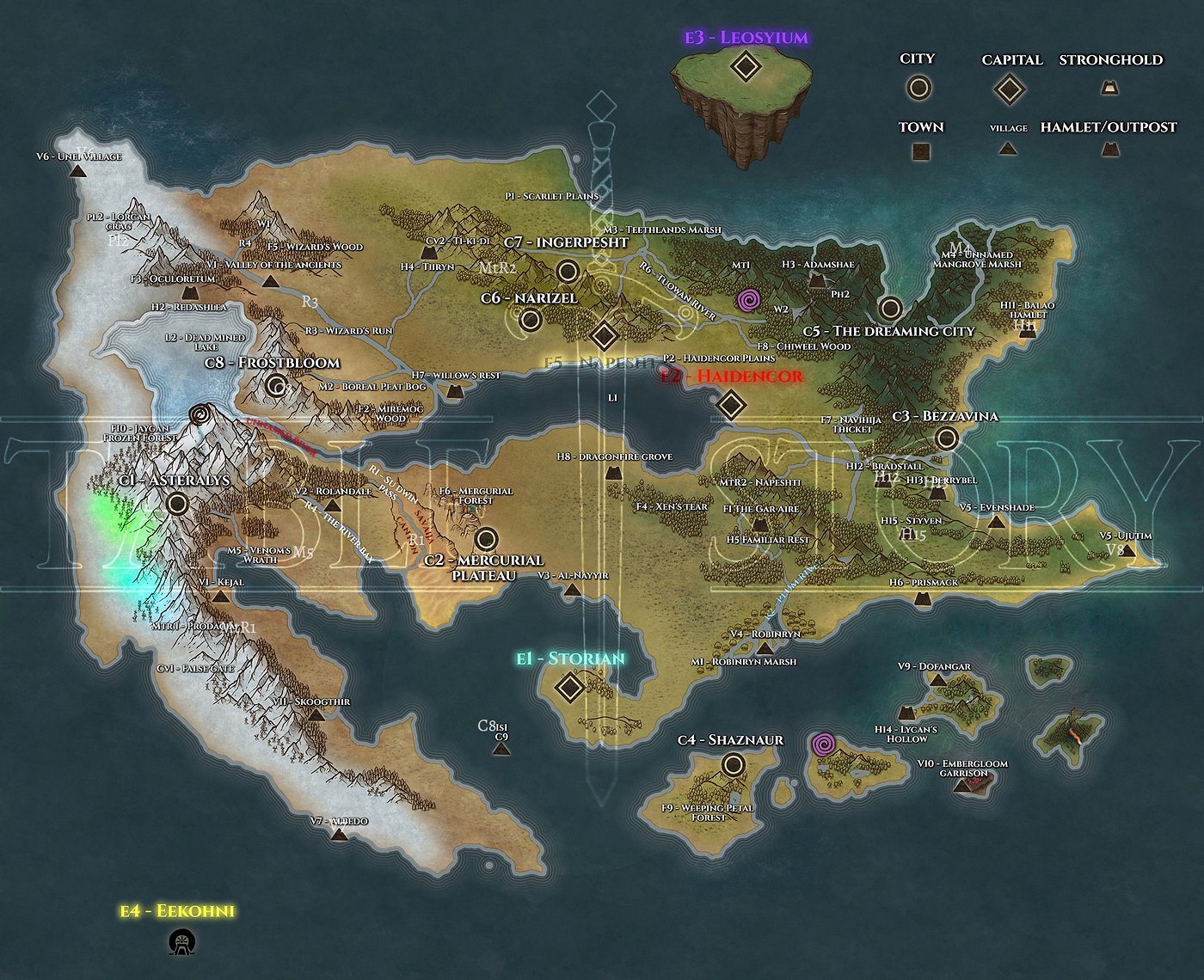Select the Willow's Rest hamlet marker
The width and height of the screenshot is (1204, 980).
(454, 392)
